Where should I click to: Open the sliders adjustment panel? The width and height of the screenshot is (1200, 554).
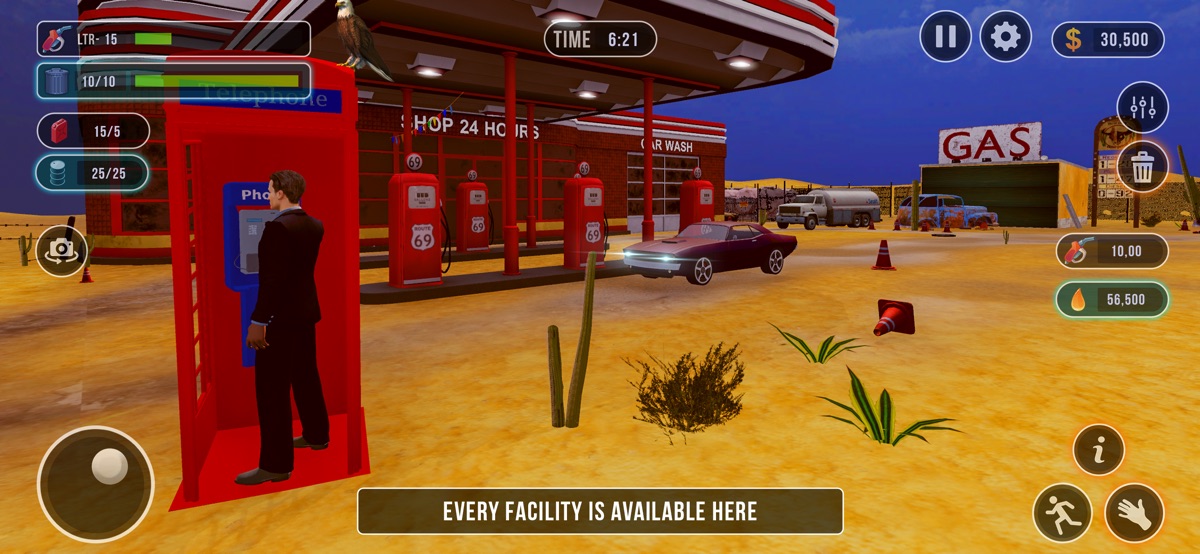tap(1142, 107)
